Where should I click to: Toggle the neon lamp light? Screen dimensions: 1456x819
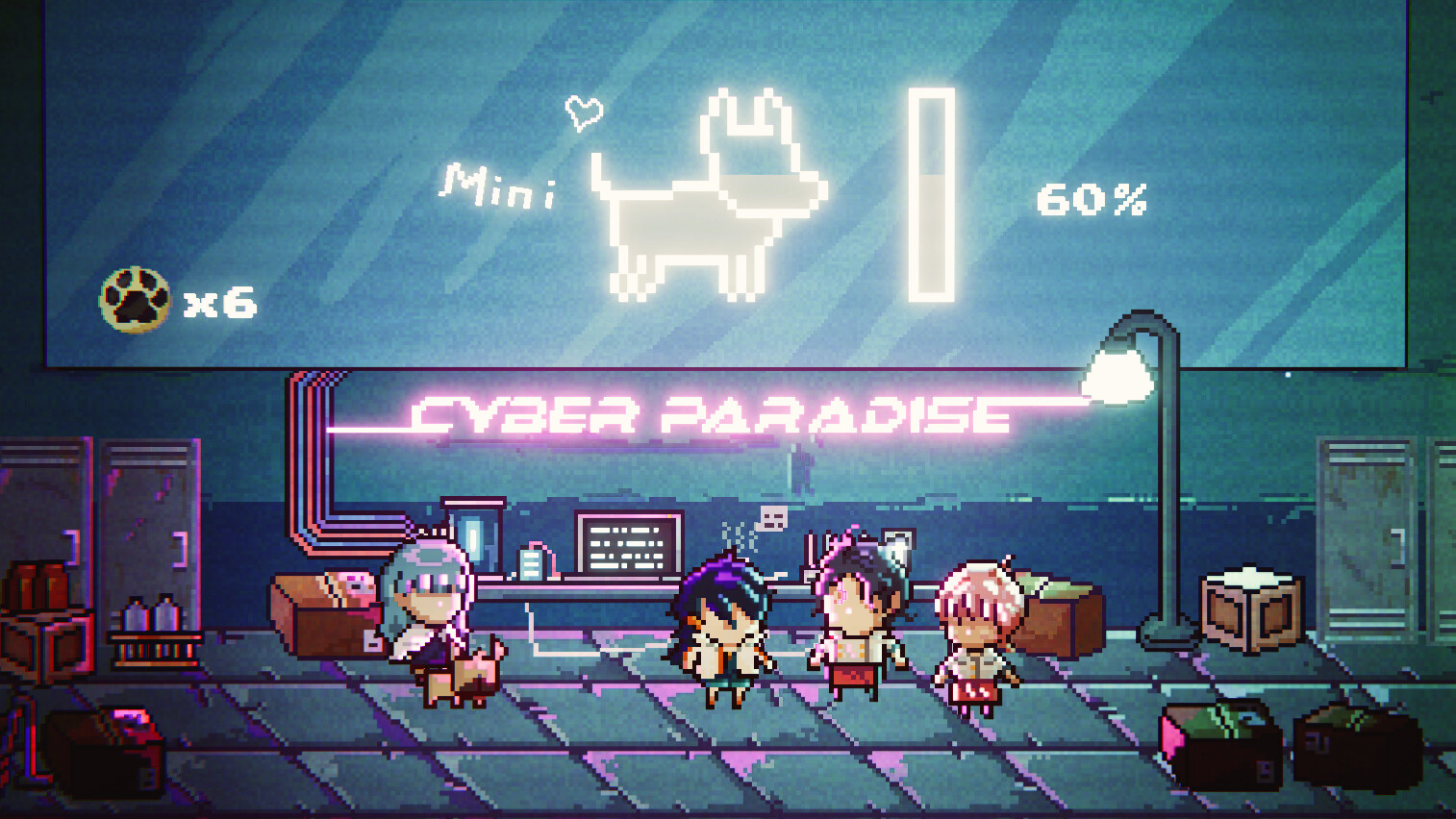tap(1118, 376)
